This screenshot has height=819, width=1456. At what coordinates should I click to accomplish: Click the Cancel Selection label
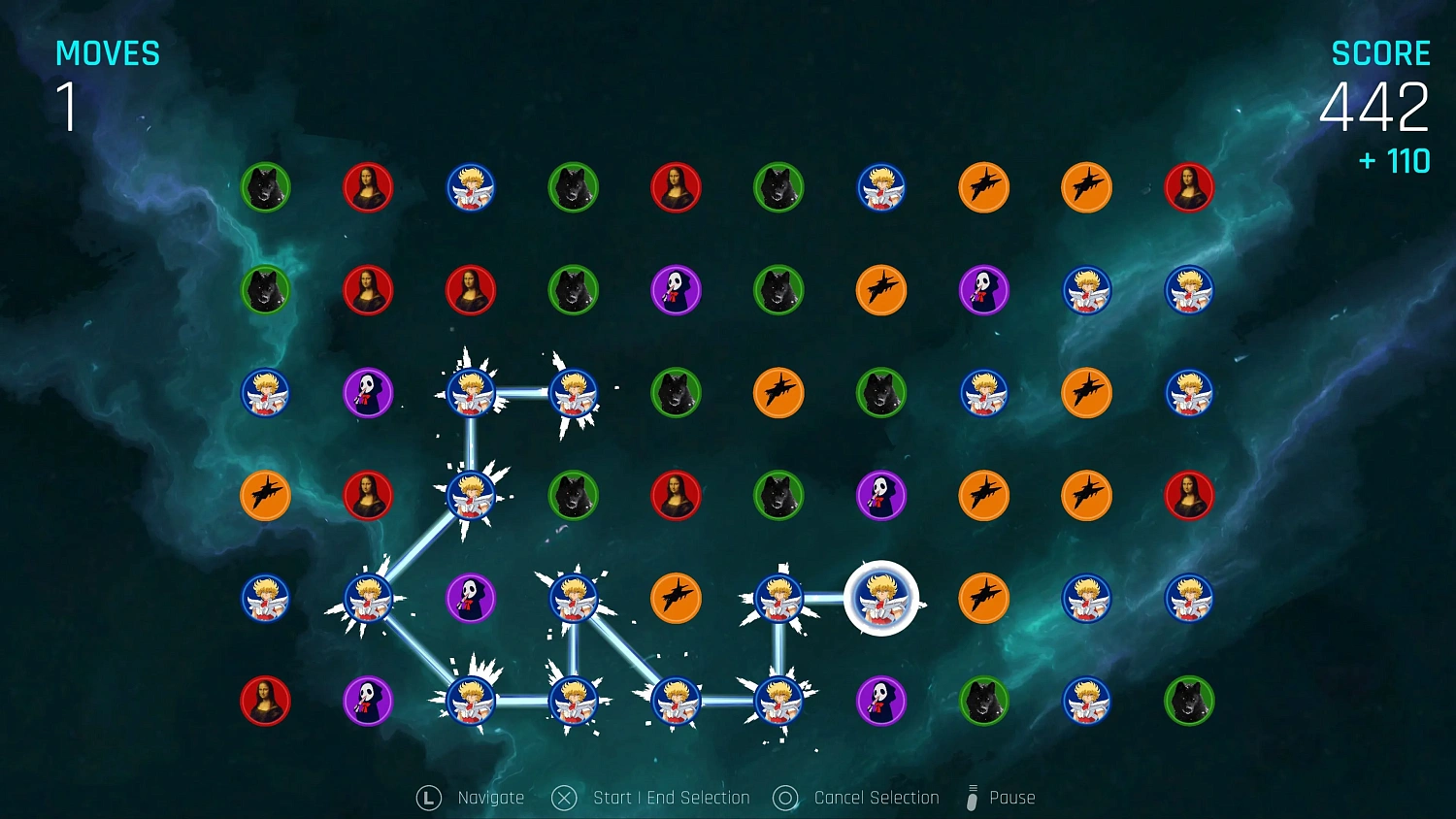tap(875, 797)
